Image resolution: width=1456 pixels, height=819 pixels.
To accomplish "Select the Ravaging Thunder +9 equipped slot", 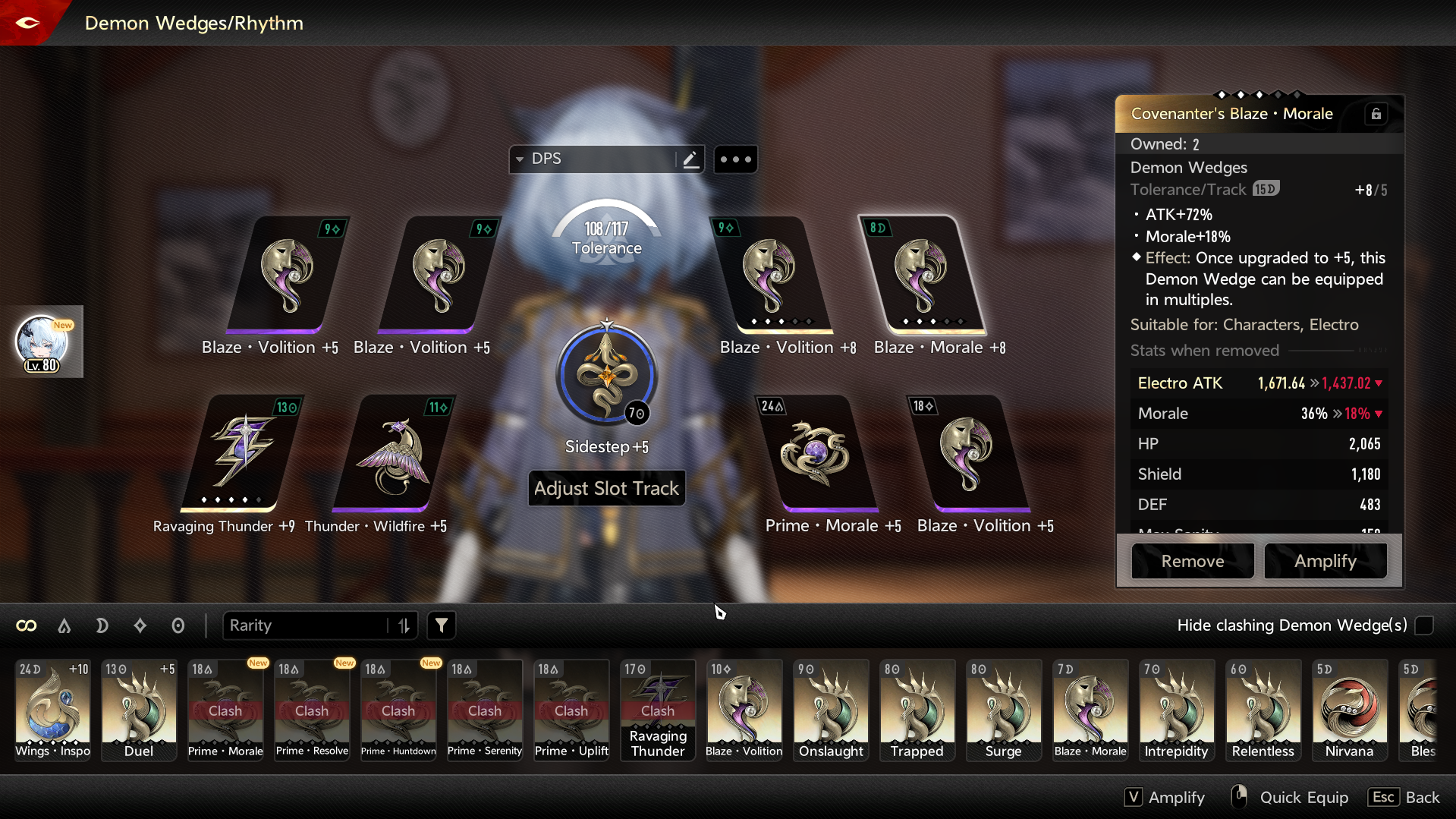I will 241,453.
